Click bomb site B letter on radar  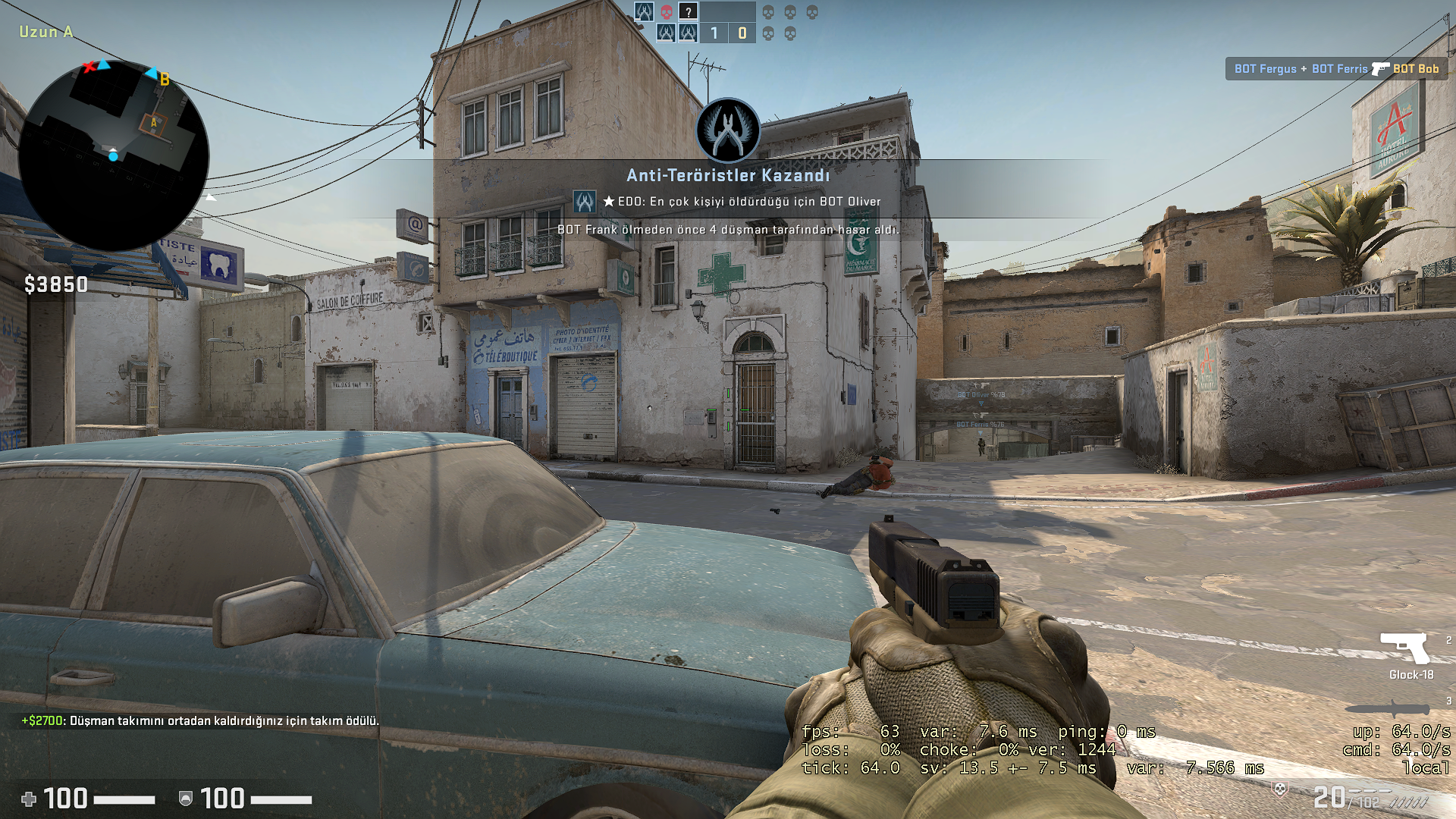pyautogui.click(x=165, y=80)
